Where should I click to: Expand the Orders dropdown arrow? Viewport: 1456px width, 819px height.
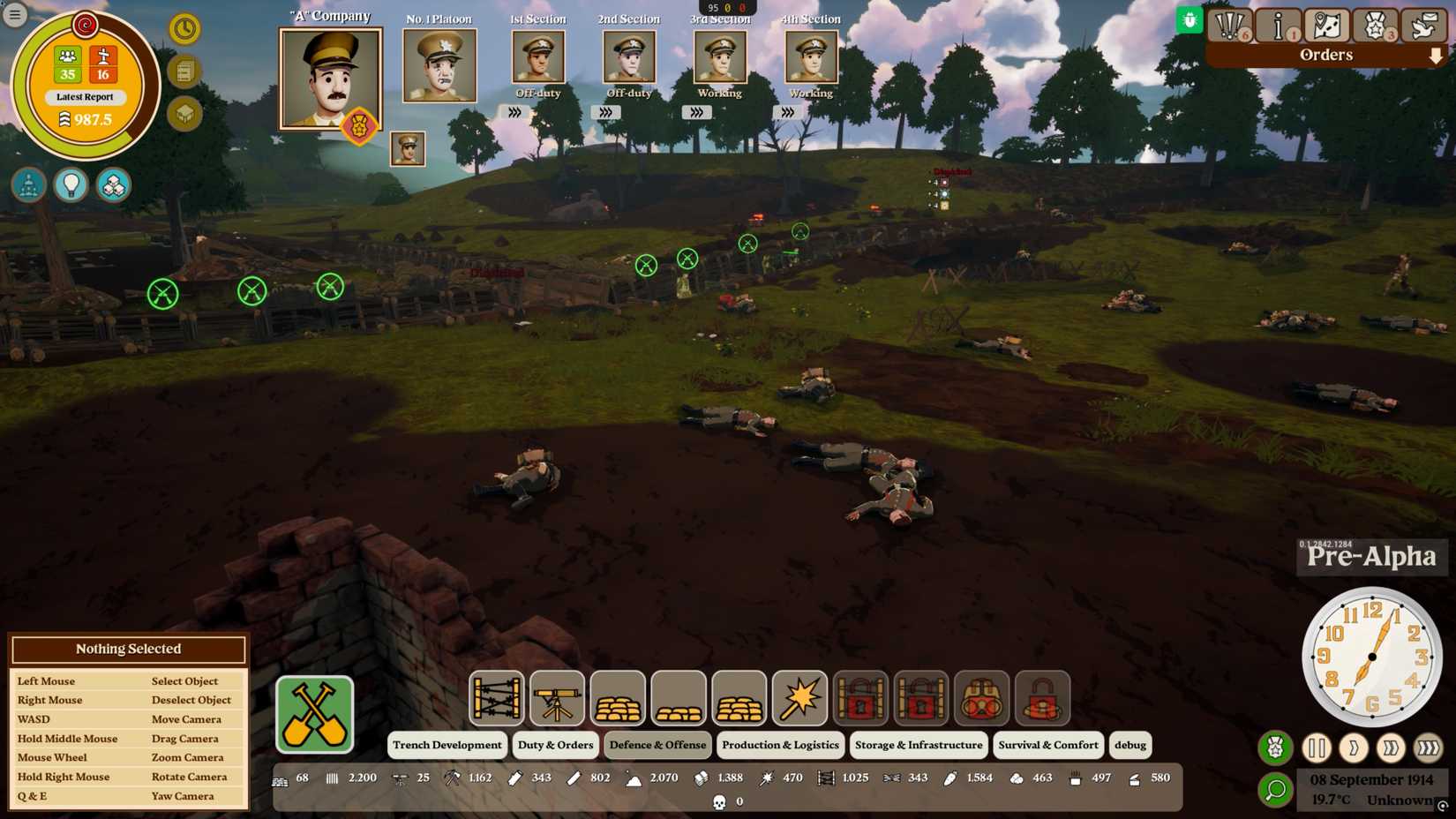[x=1437, y=55]
